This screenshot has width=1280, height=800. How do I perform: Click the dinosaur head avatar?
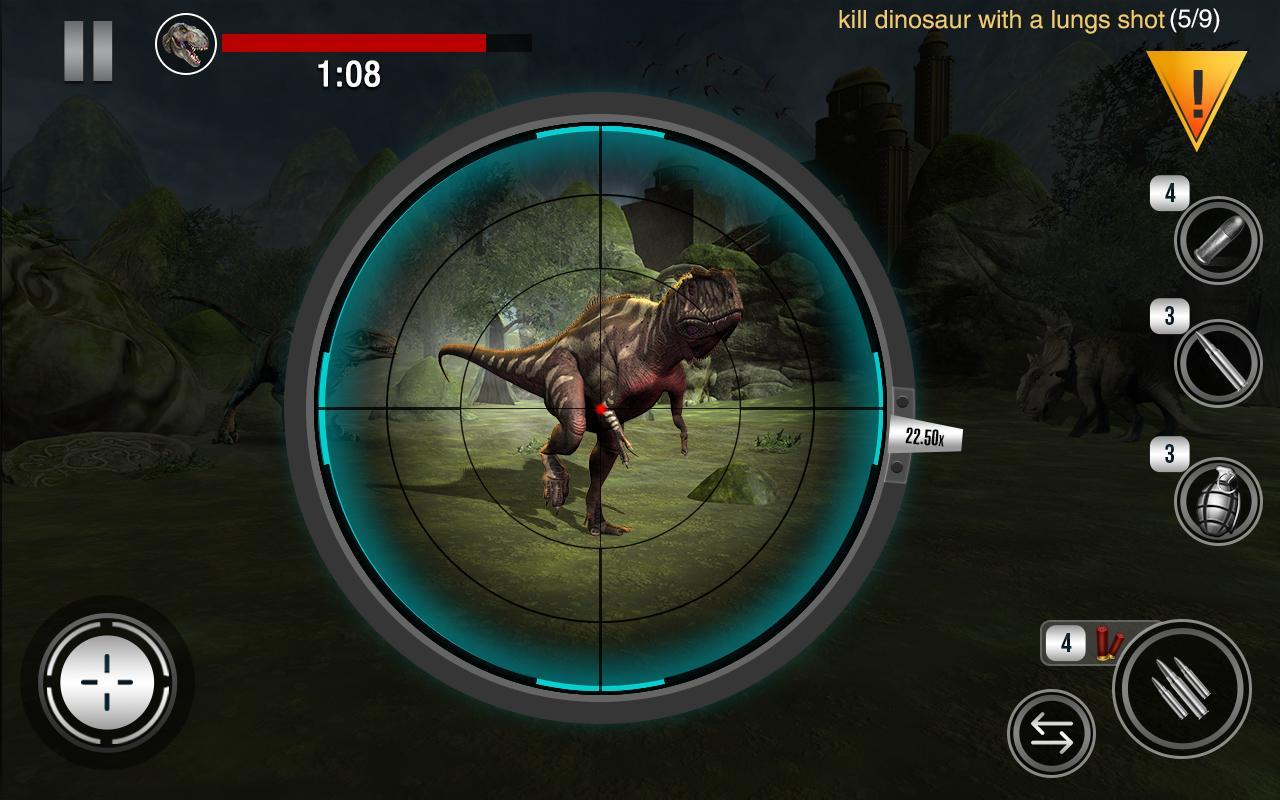coord(183,42)
